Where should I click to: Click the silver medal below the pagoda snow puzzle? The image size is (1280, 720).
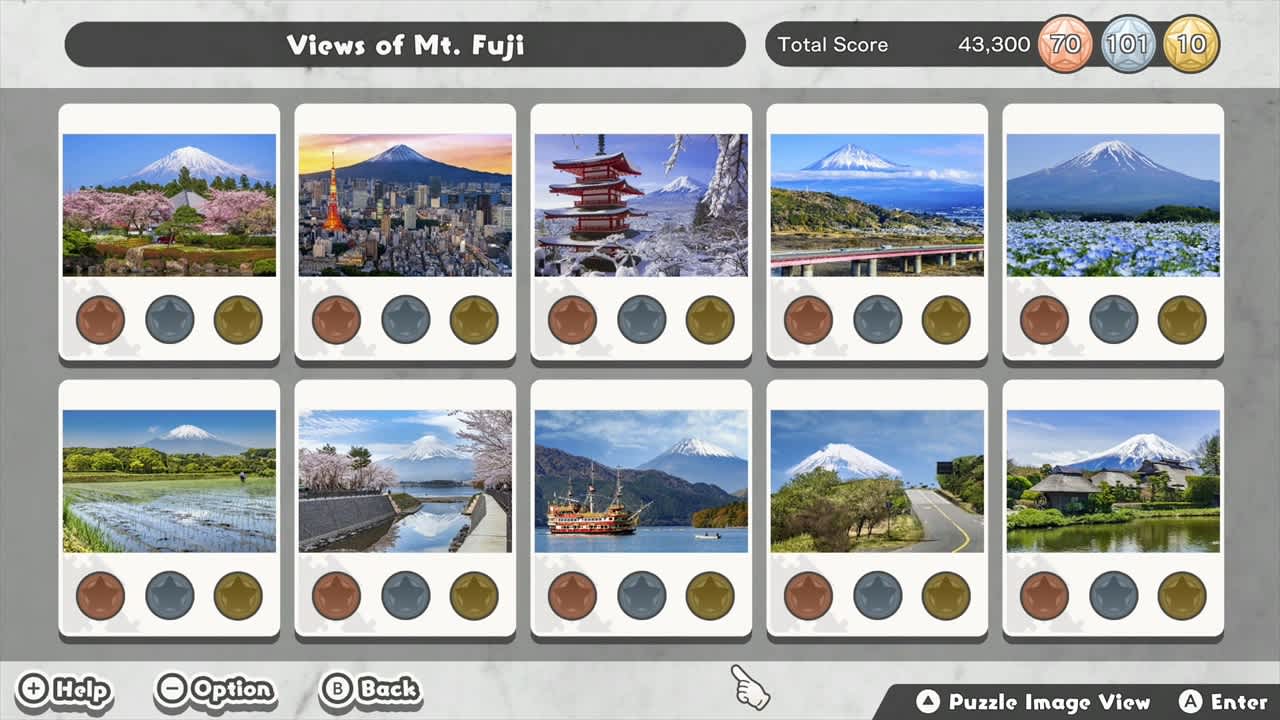641,320
